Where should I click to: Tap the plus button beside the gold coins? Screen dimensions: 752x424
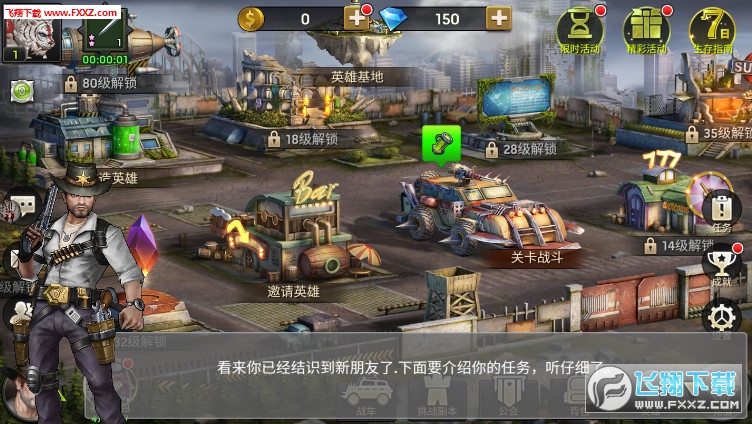pos(357,17)
